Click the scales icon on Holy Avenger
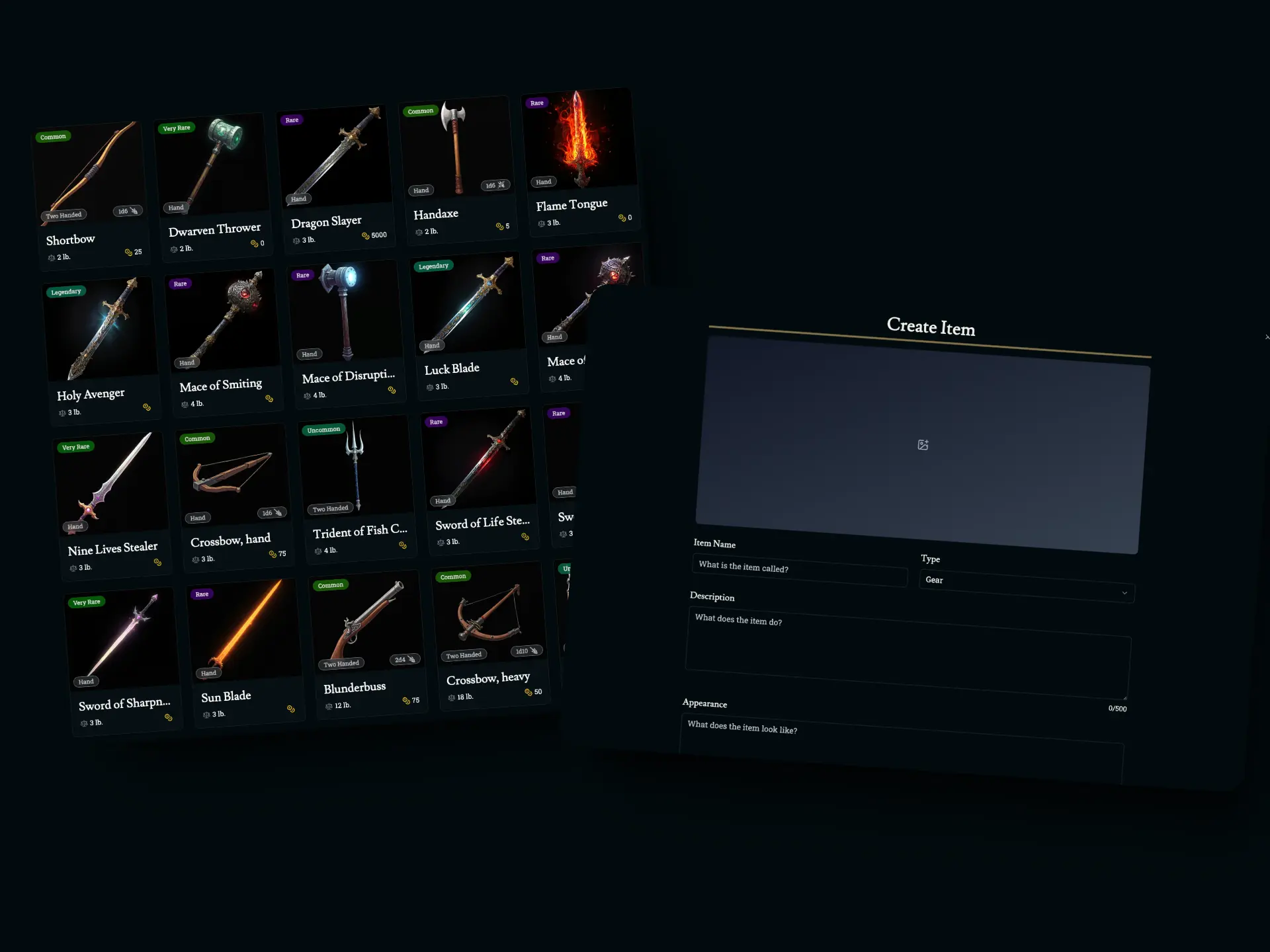1270x952 pixels. click(x=62, y=412)
